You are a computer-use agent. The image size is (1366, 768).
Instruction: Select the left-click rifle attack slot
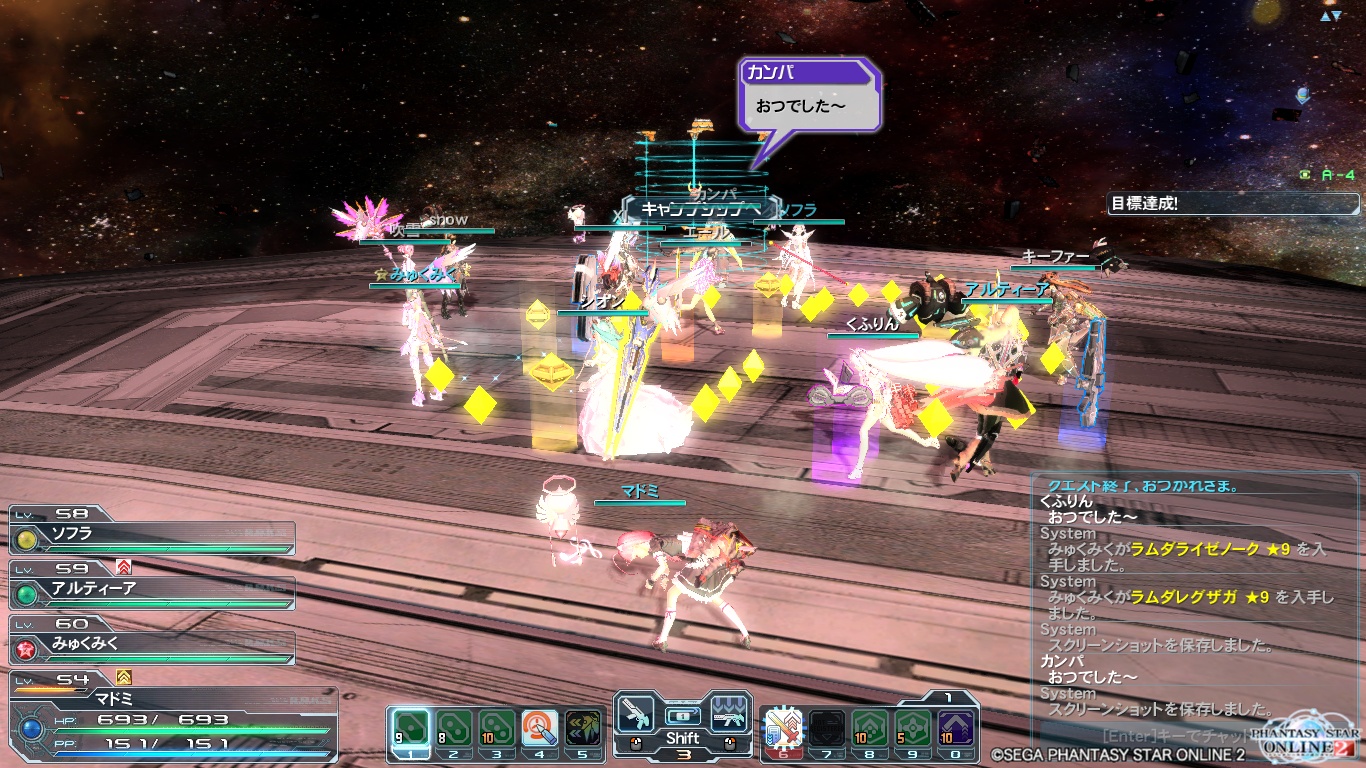click(x=634, y=714)
